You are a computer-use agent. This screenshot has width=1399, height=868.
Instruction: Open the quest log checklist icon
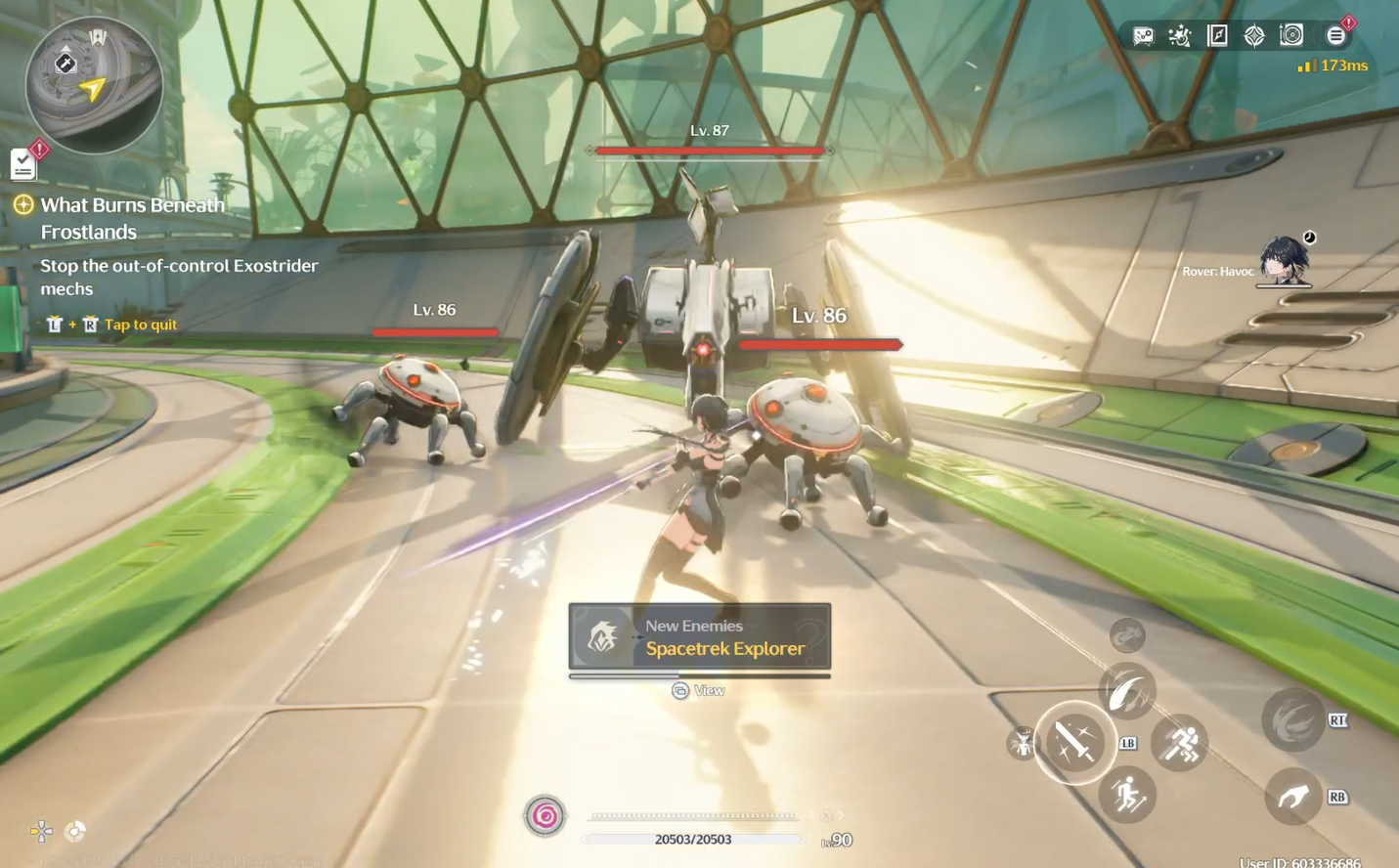point(23,164)
